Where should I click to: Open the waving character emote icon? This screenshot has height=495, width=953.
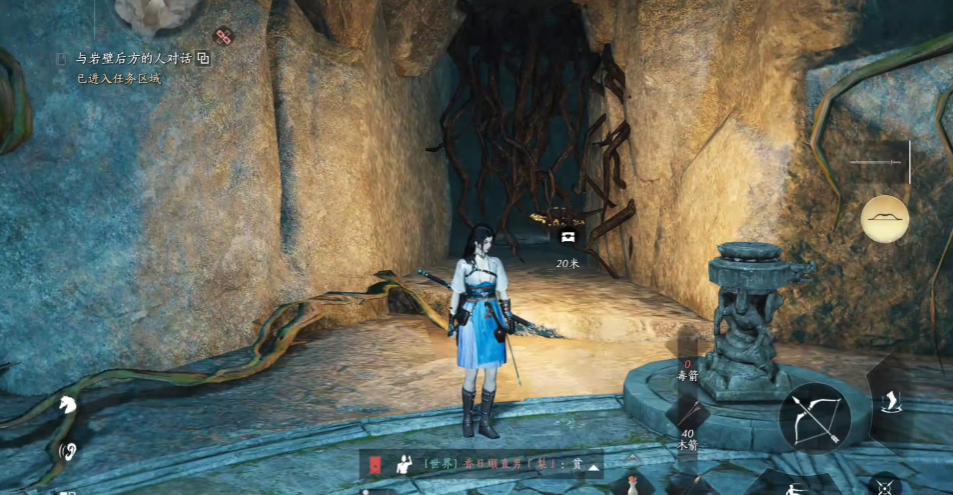click(406, 465)
